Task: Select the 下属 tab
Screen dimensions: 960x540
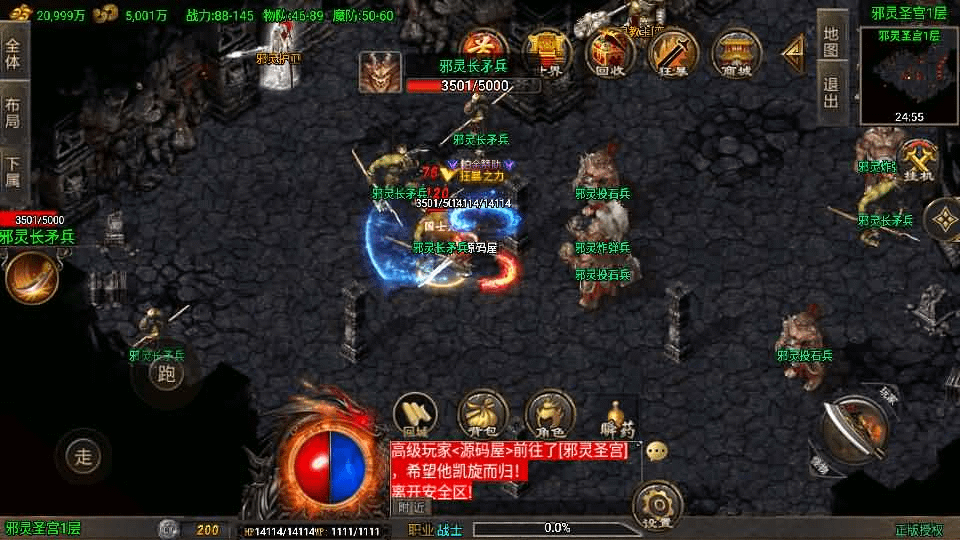Action: point(13,172)
